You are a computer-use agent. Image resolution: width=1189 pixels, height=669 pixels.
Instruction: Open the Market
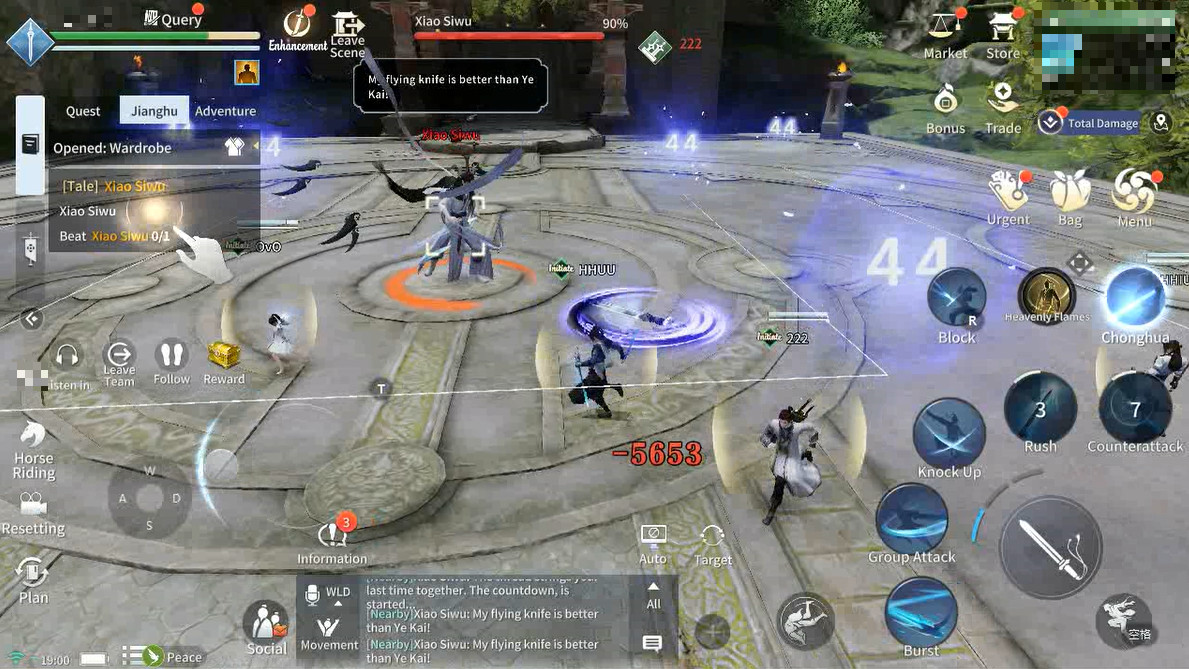click(945, 34)
